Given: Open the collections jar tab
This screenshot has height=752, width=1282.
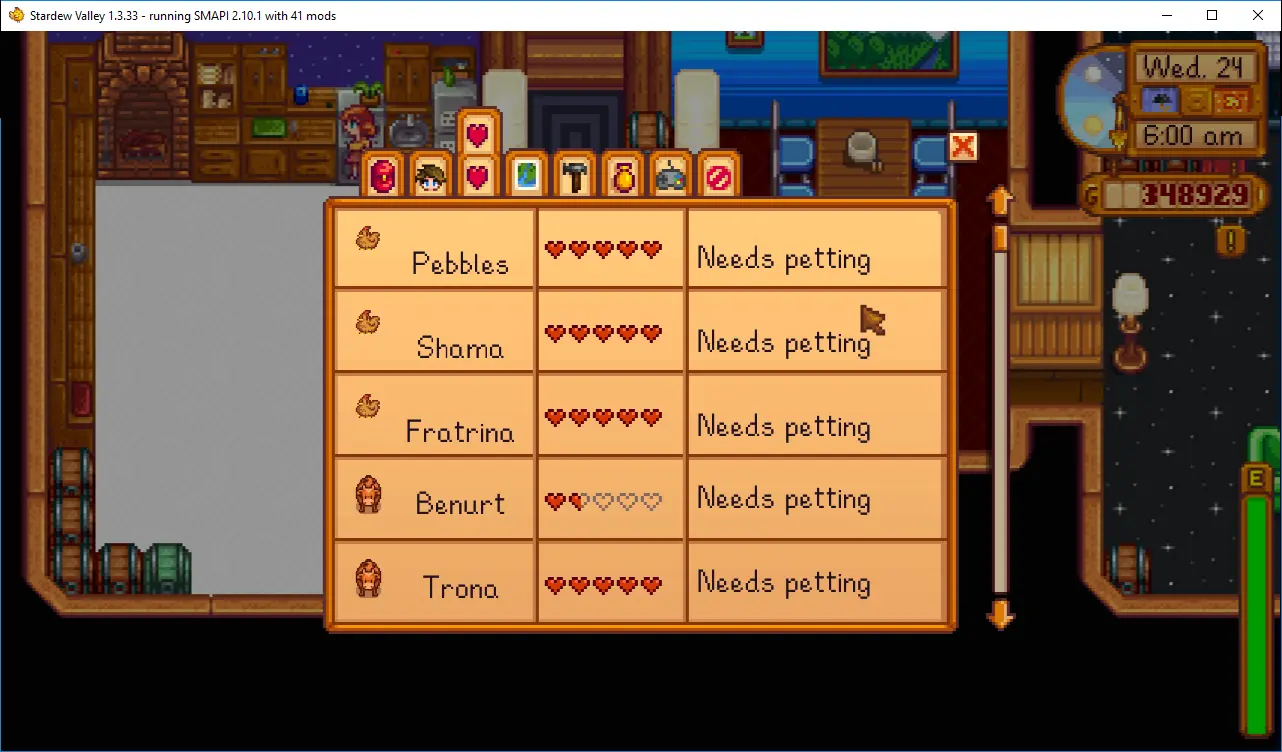Looking at the screenshot, I should pyautogui.click(x=622, y=177).
